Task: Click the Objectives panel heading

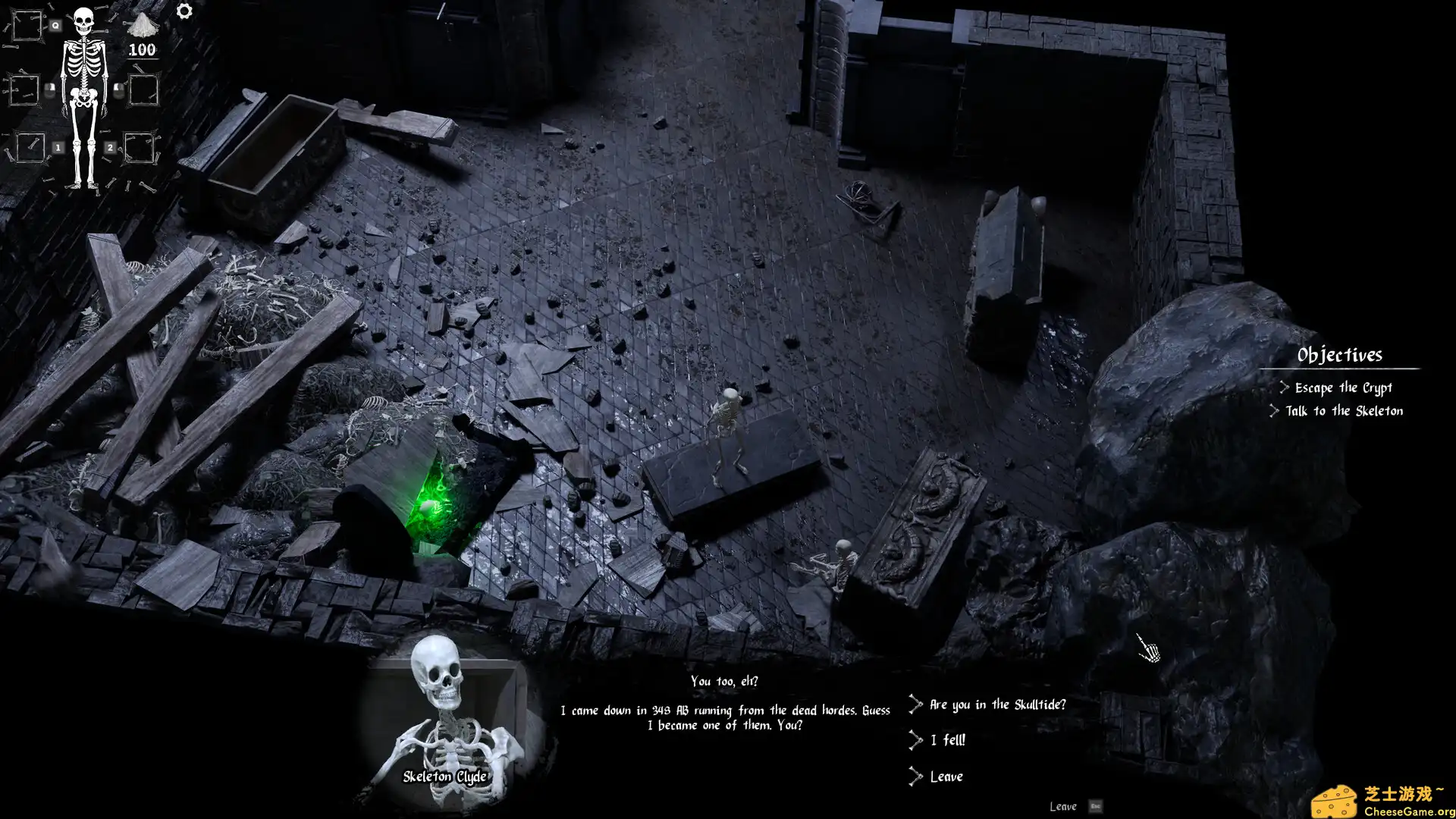Action: [1341, 354]
